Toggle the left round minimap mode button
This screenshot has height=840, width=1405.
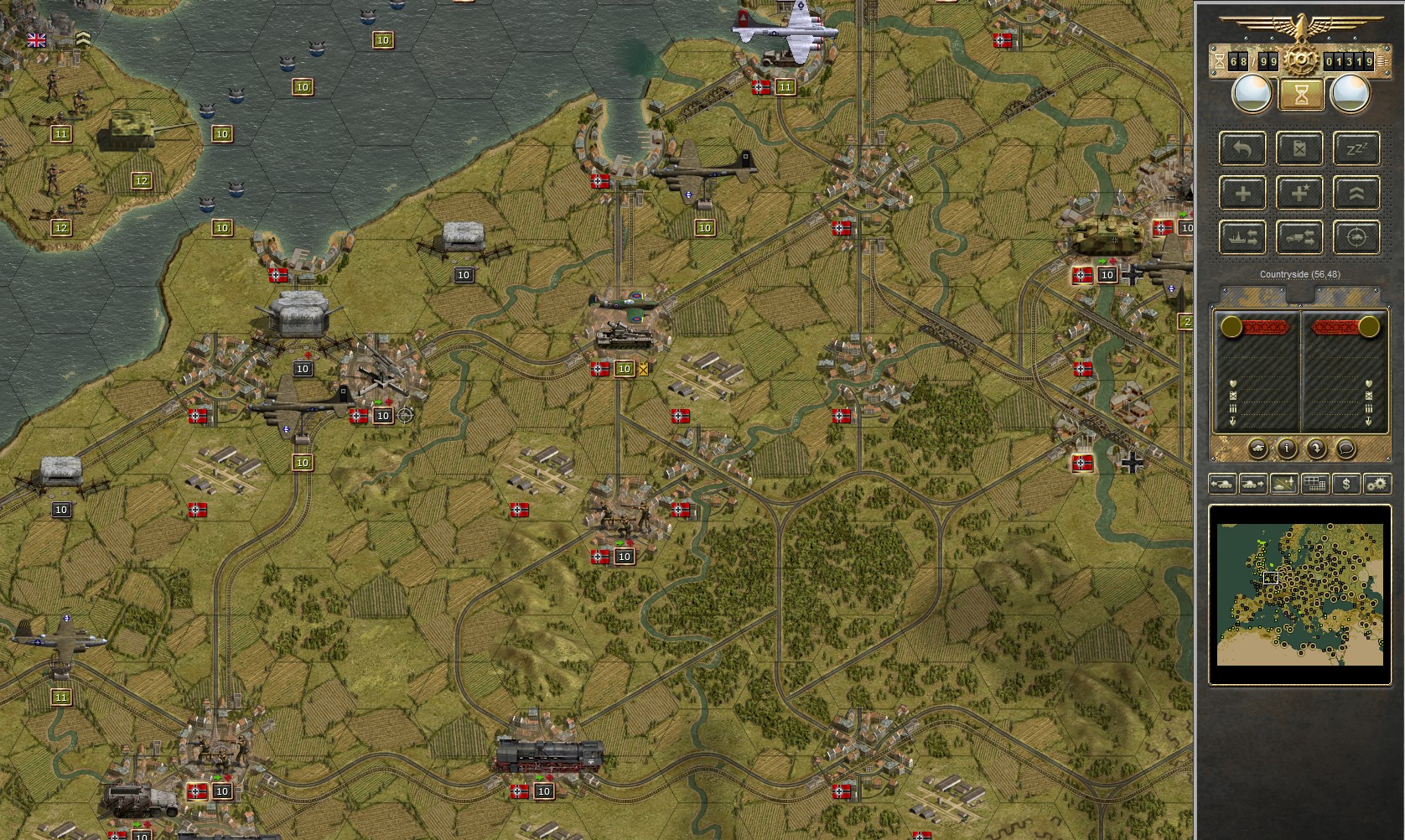coord(1252,93)
